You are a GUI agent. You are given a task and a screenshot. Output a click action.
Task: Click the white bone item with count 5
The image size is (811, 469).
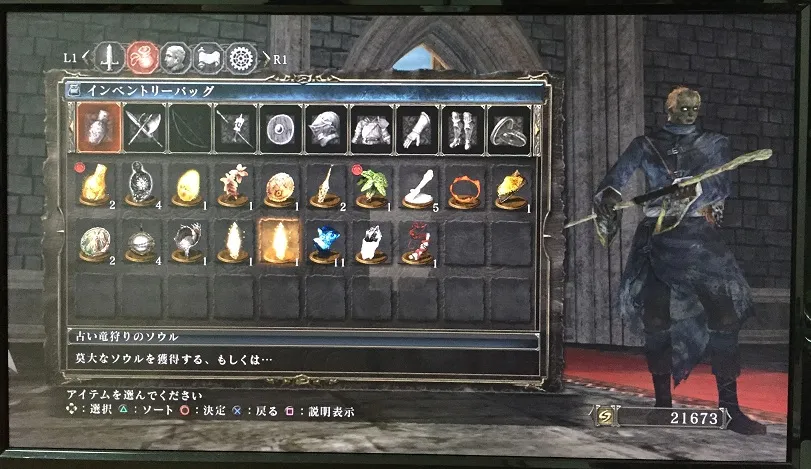416,186
